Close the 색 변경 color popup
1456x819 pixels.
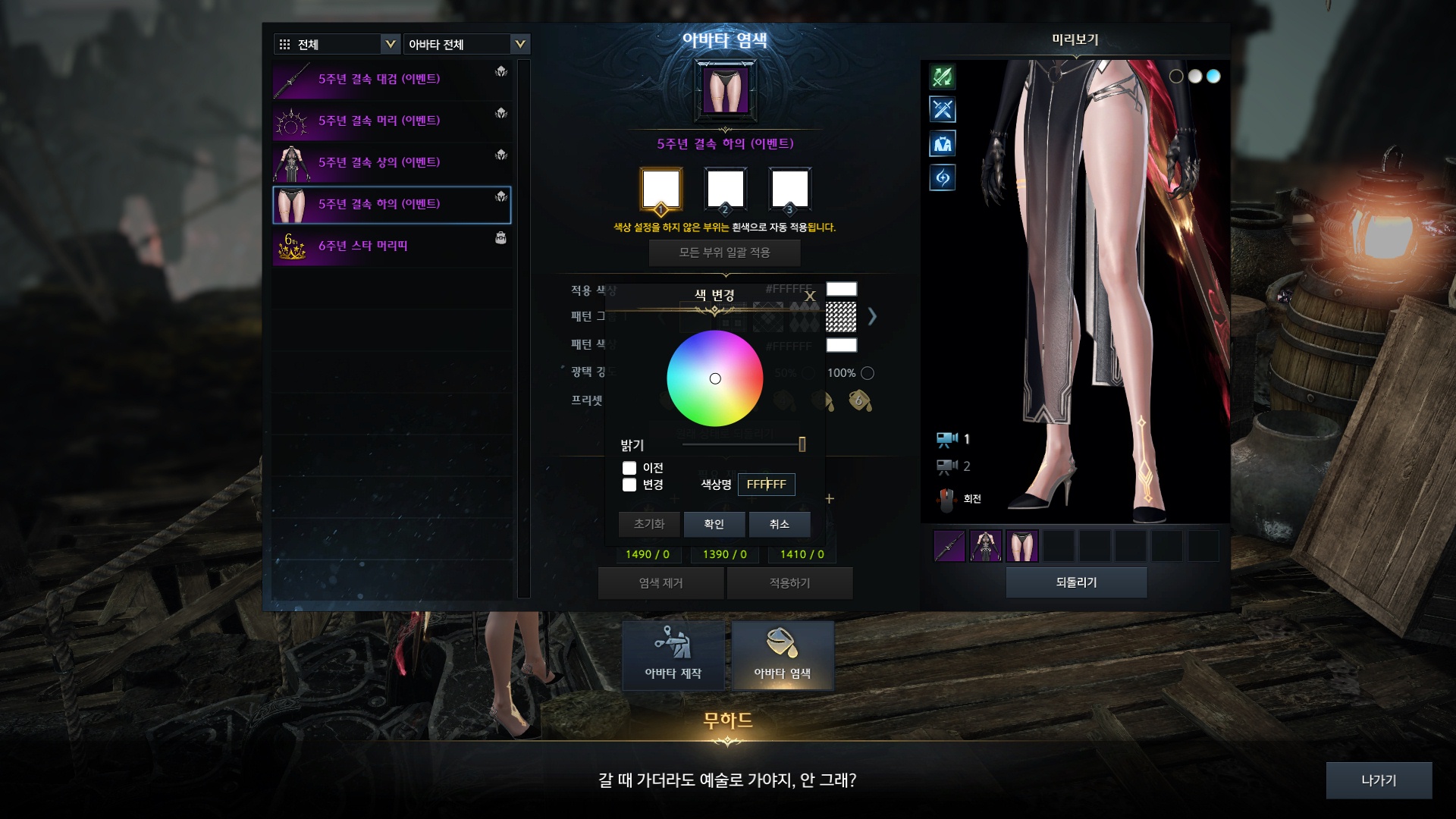pos(810,297)
